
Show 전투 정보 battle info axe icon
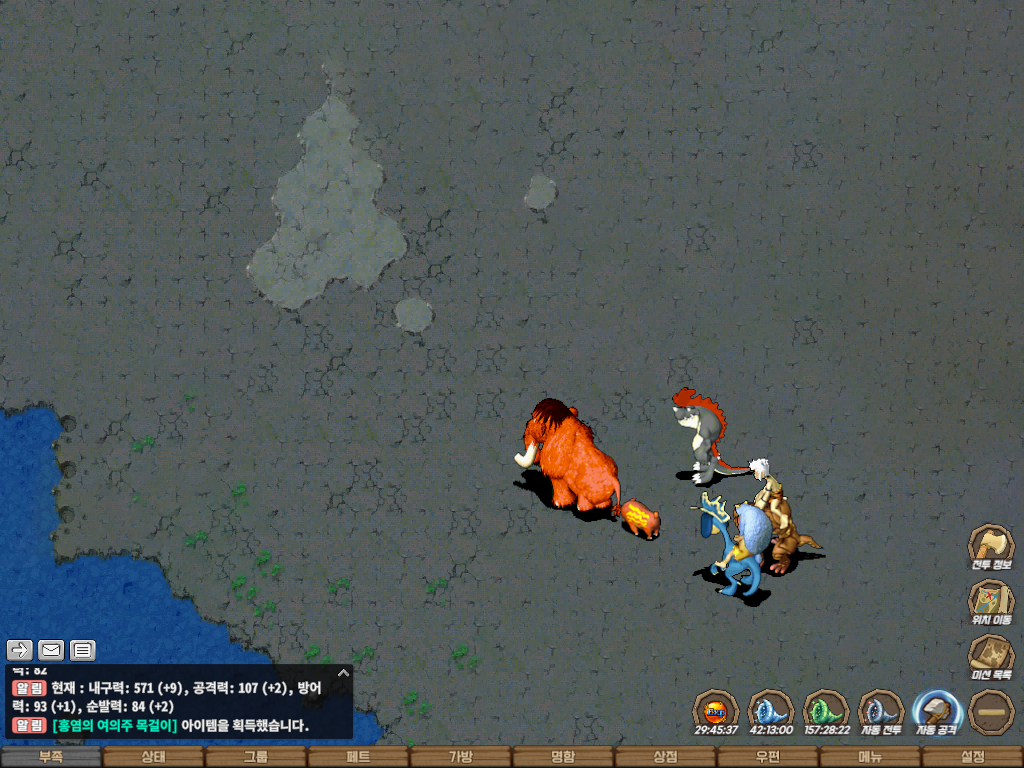(x=991, y=545)
